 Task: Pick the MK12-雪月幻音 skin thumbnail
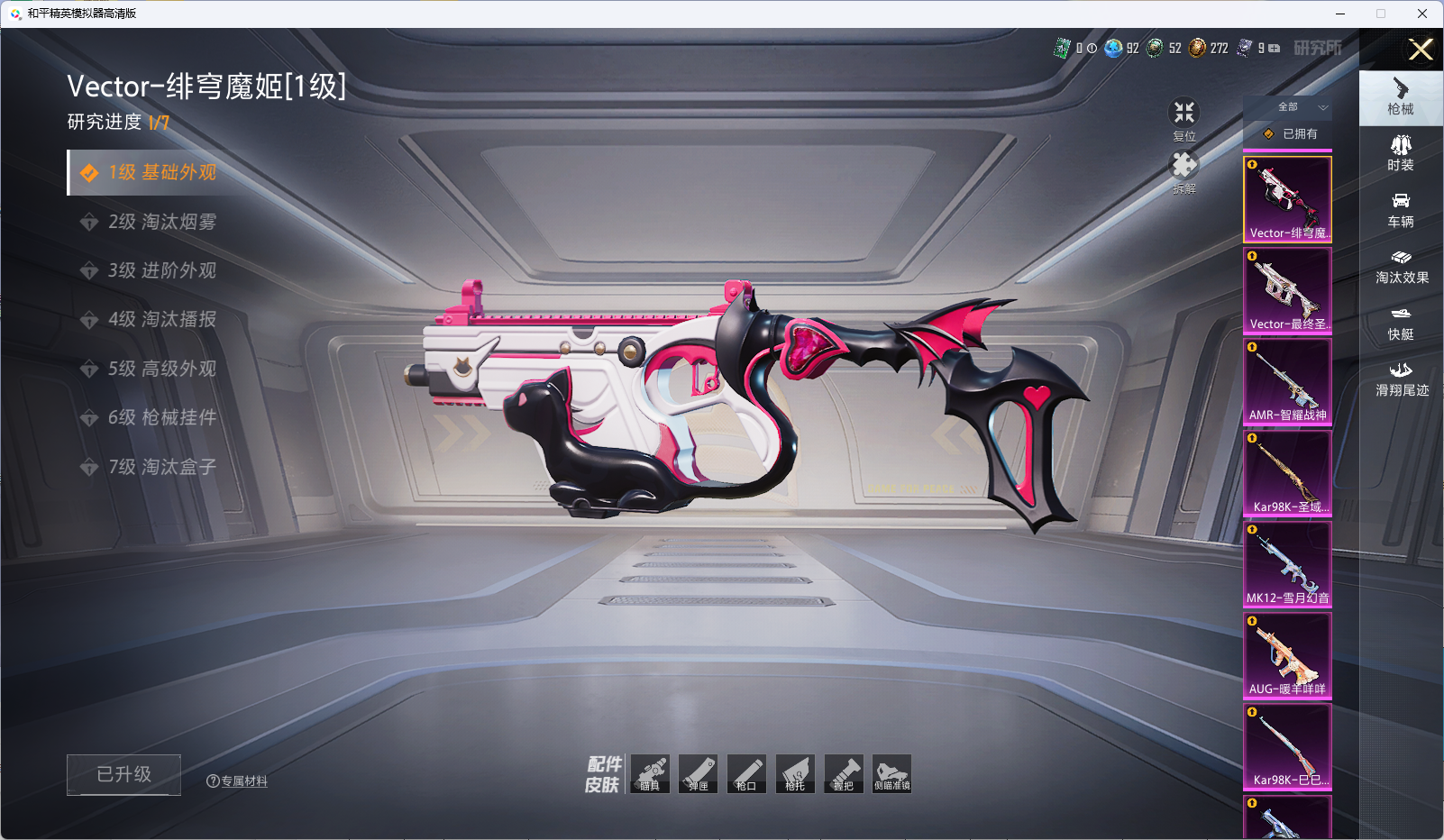(1287, 563)
